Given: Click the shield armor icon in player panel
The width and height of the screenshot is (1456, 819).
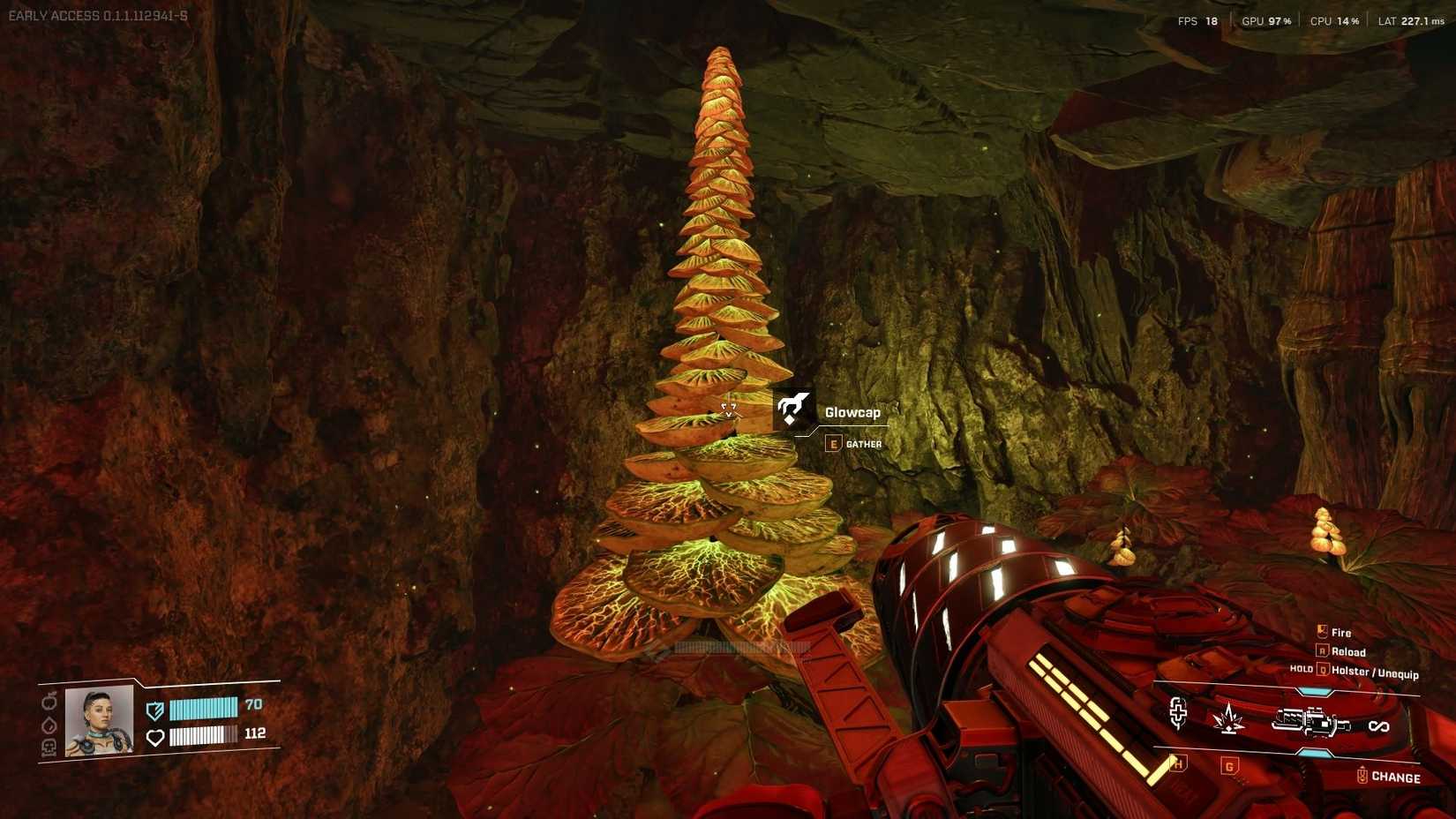Looking at the screenshot, I should (x=155, y=710).
